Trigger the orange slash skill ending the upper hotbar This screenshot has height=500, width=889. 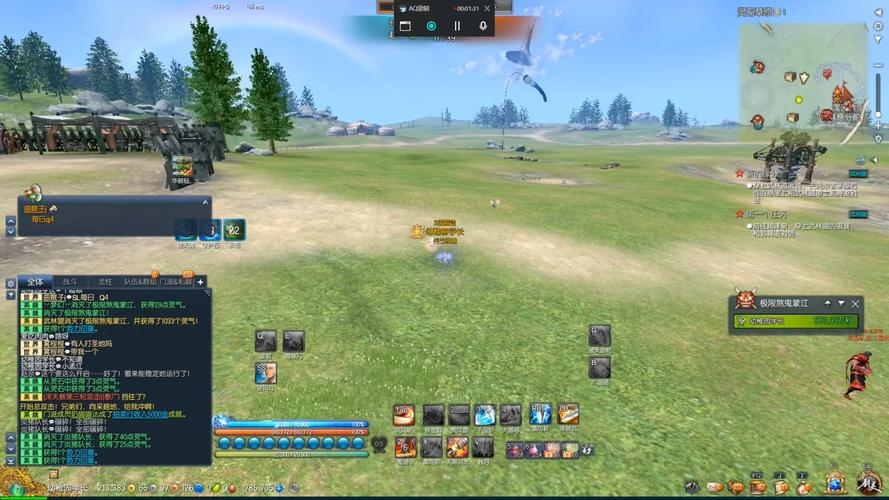(x=568, y=415)
